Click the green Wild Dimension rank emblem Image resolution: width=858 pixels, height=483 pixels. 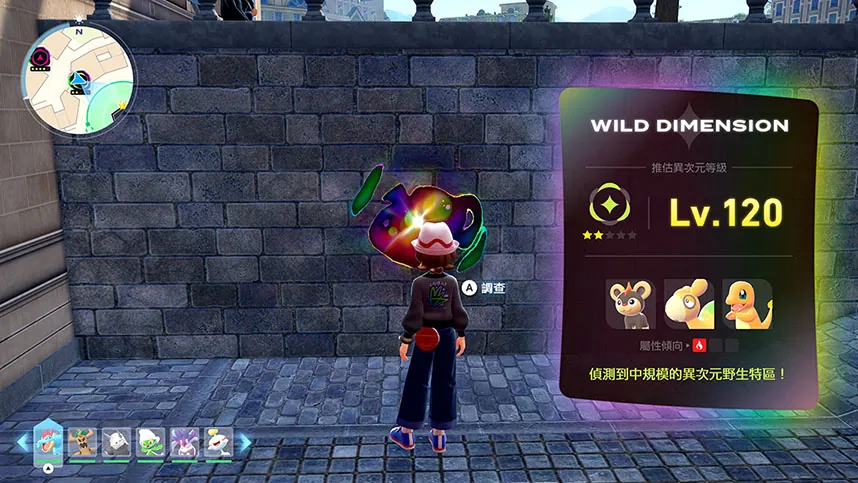(x=605, y=205)
